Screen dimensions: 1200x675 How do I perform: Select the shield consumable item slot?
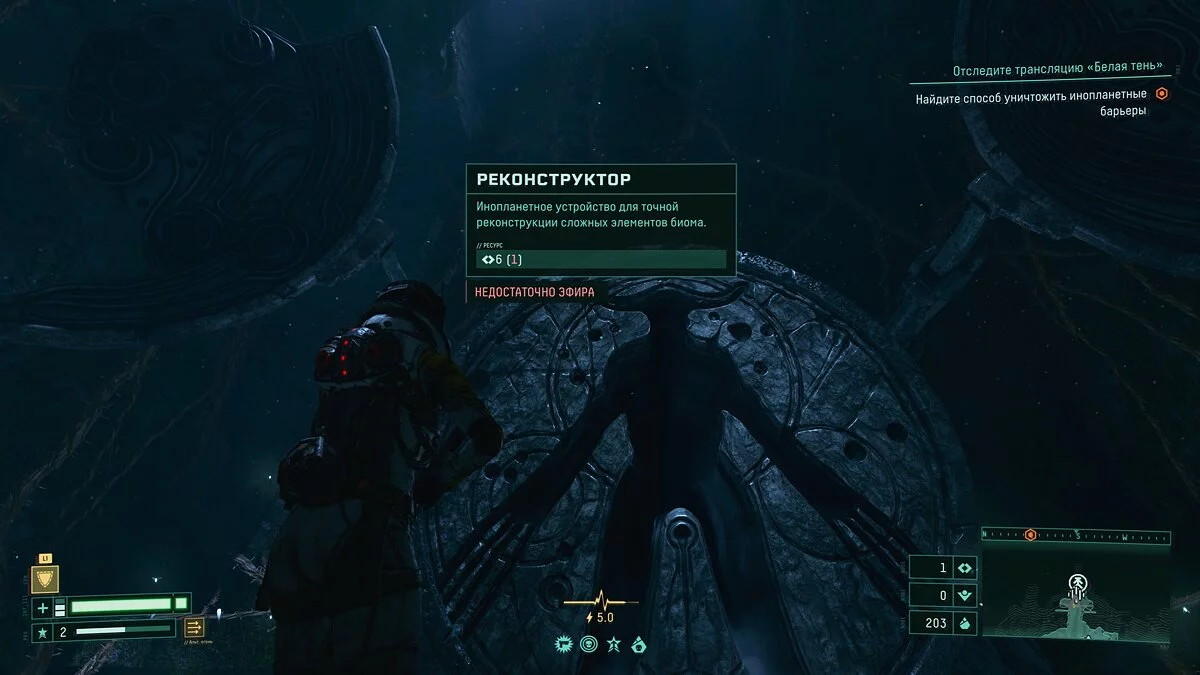(x=45, y=579)
